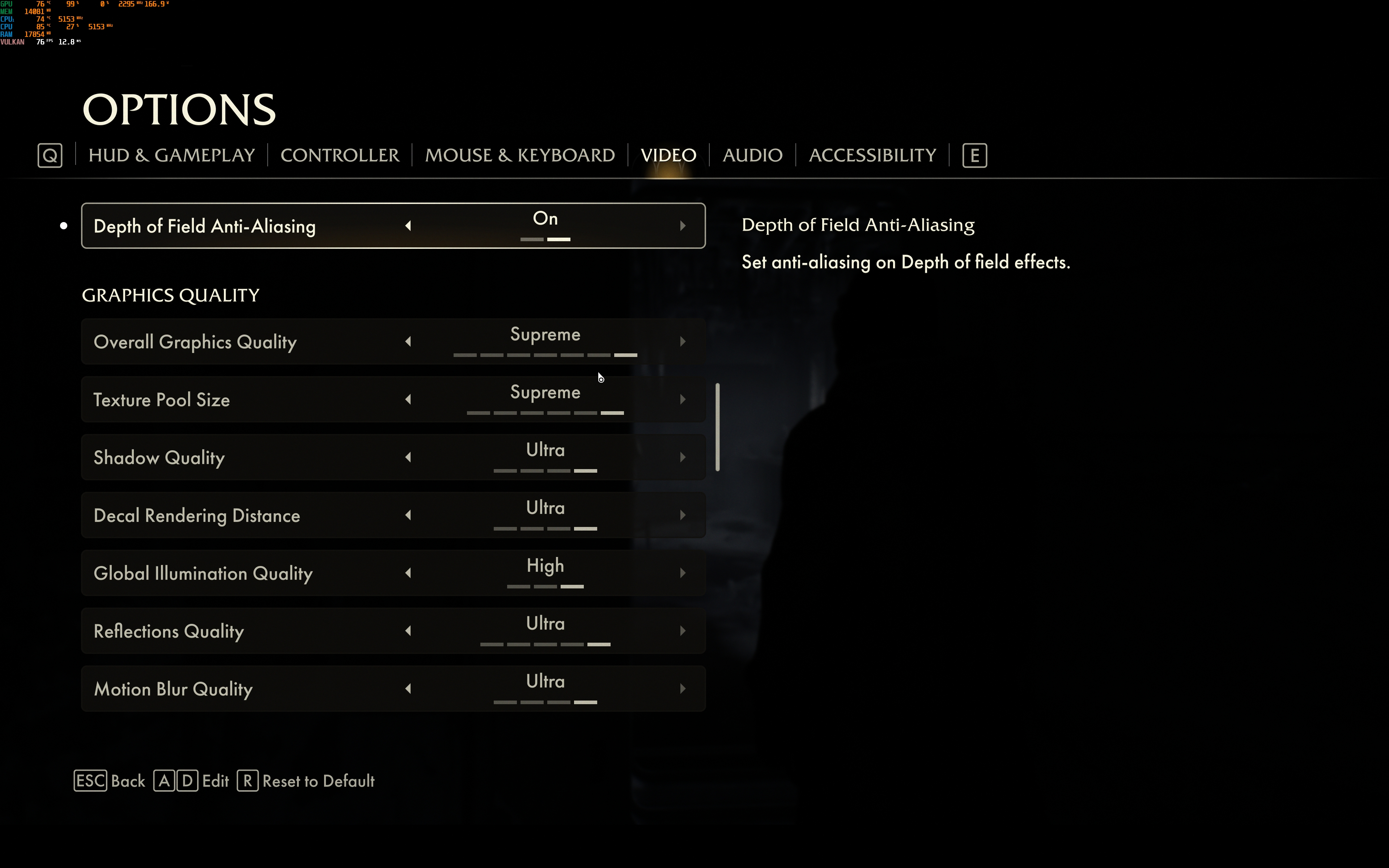Open the Controller settings tab
Viewport: 1389px width, 868px height.
pyautogui.click(x=340, y=155)
